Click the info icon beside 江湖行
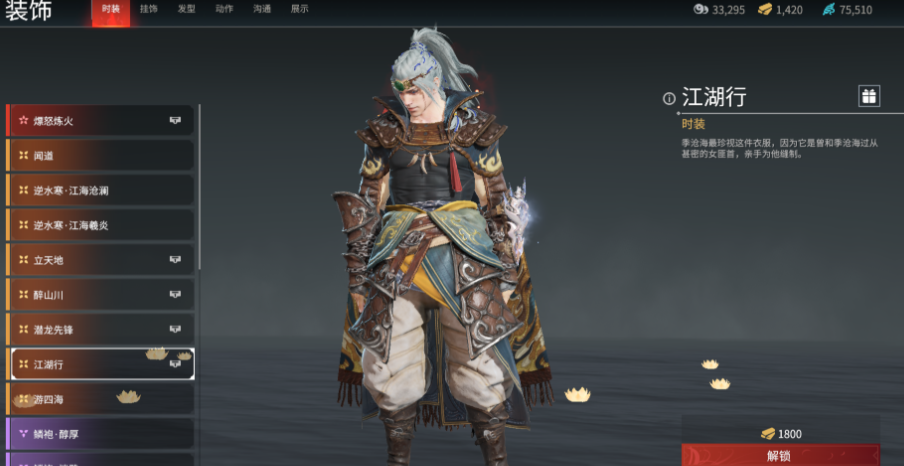 669,98
